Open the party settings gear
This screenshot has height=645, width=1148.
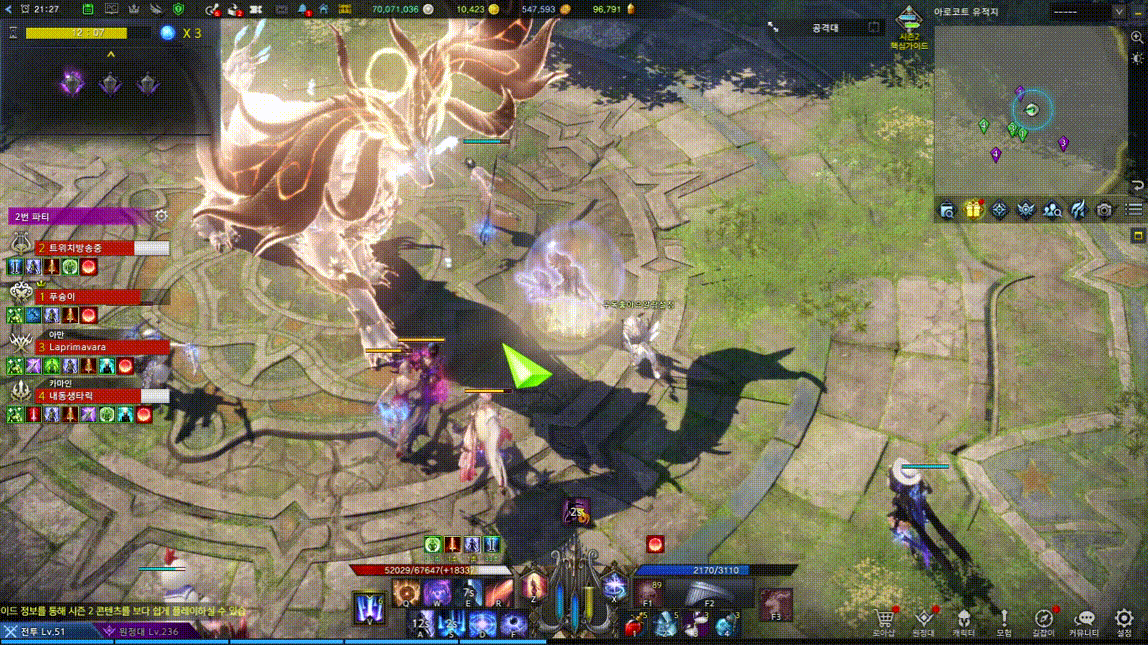click(x=161, y=216)
